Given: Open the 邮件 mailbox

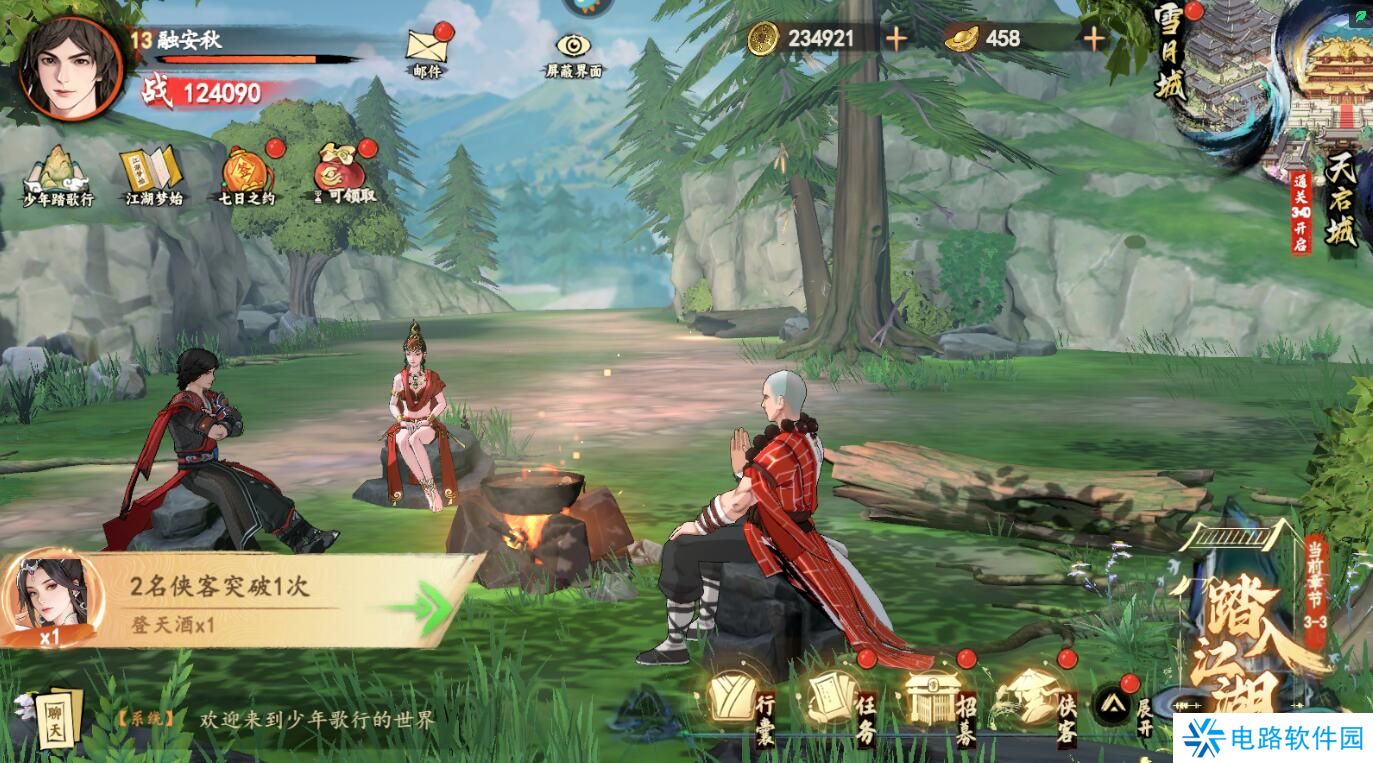Looking at the screenshot, I should pos(427,50).
